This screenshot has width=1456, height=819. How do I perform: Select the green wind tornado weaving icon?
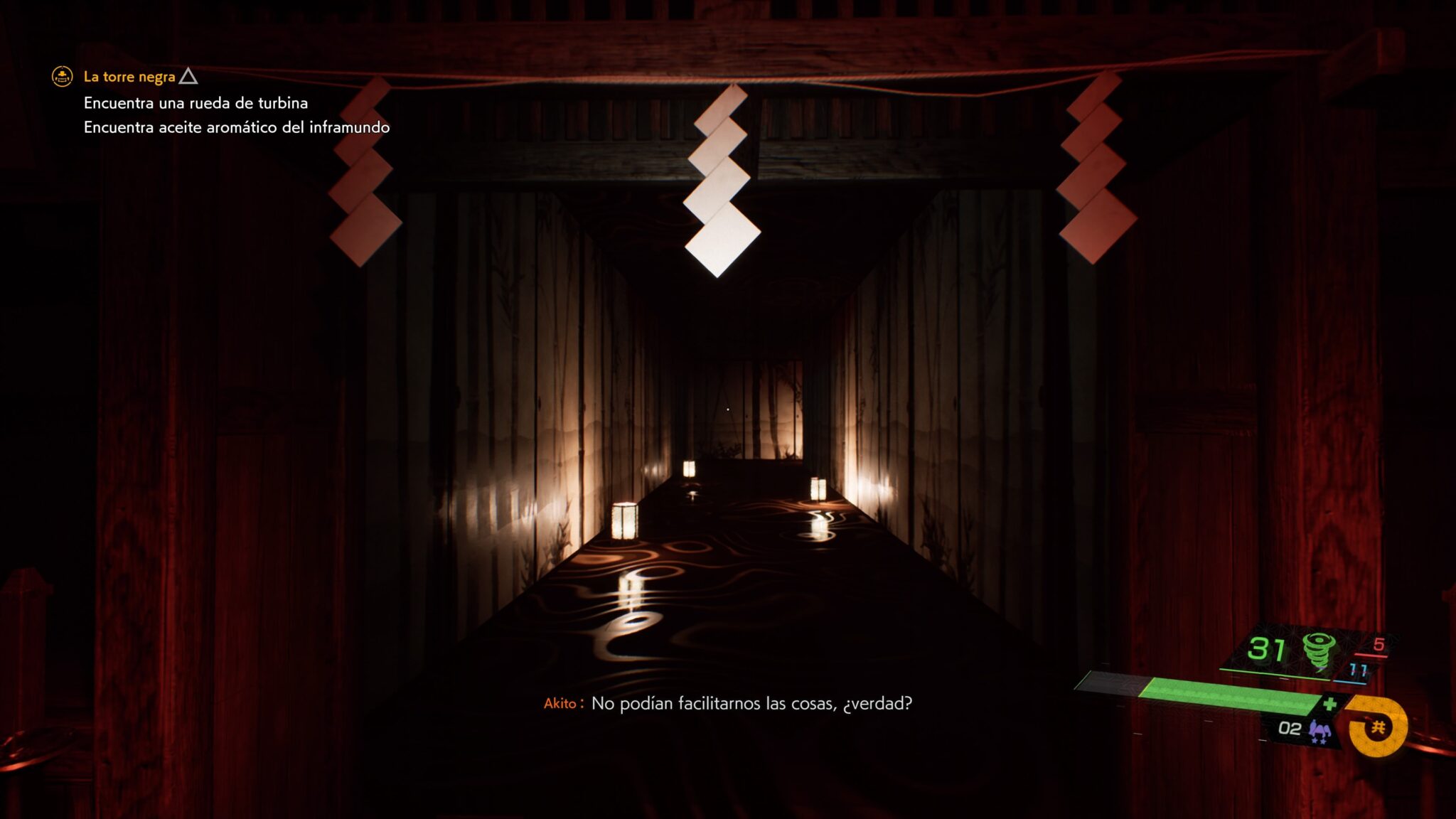(1317, 651)
